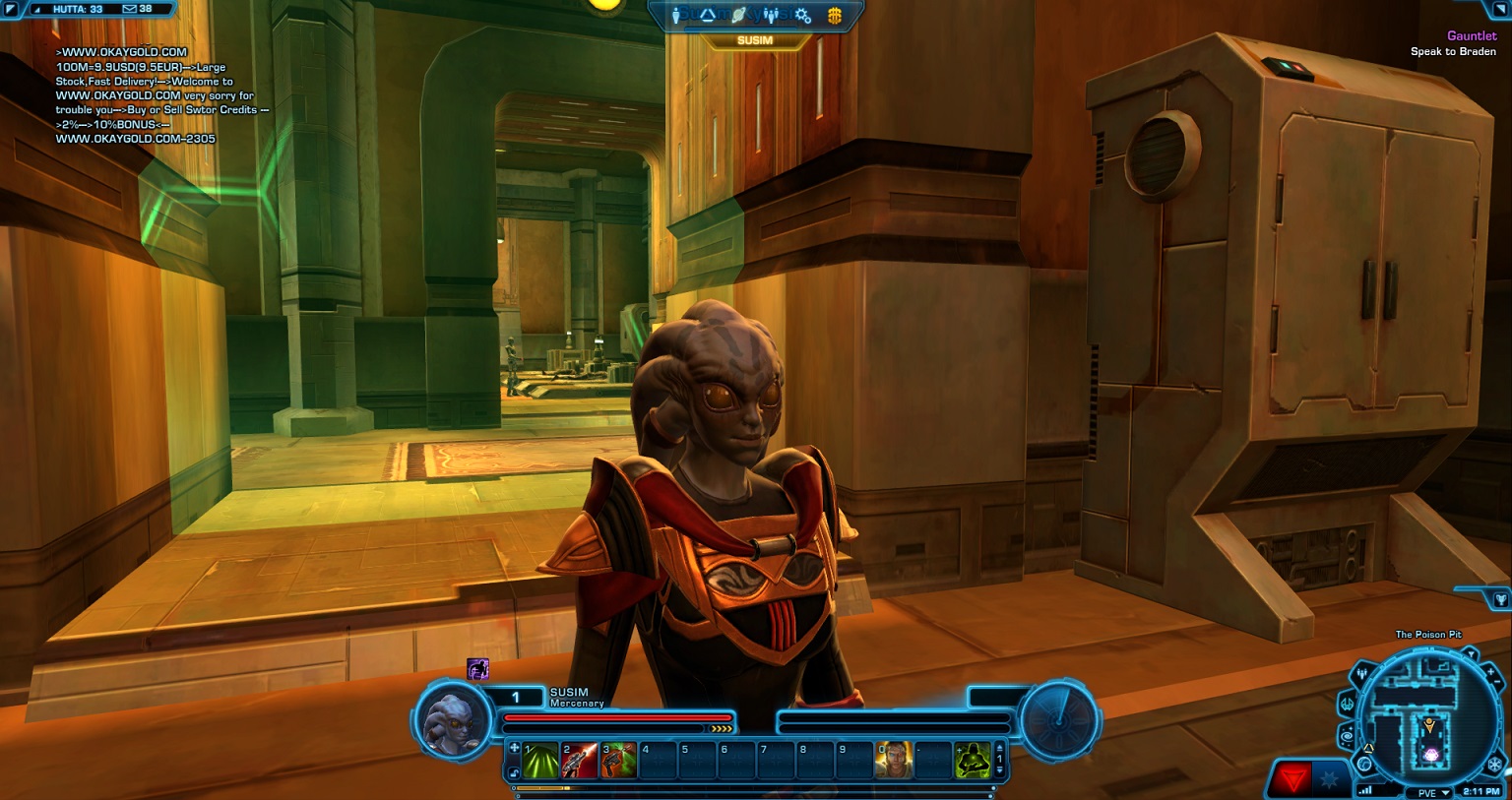Open the gears settings menu
This screenshot has height=800, width=1512.
(802, 16)
